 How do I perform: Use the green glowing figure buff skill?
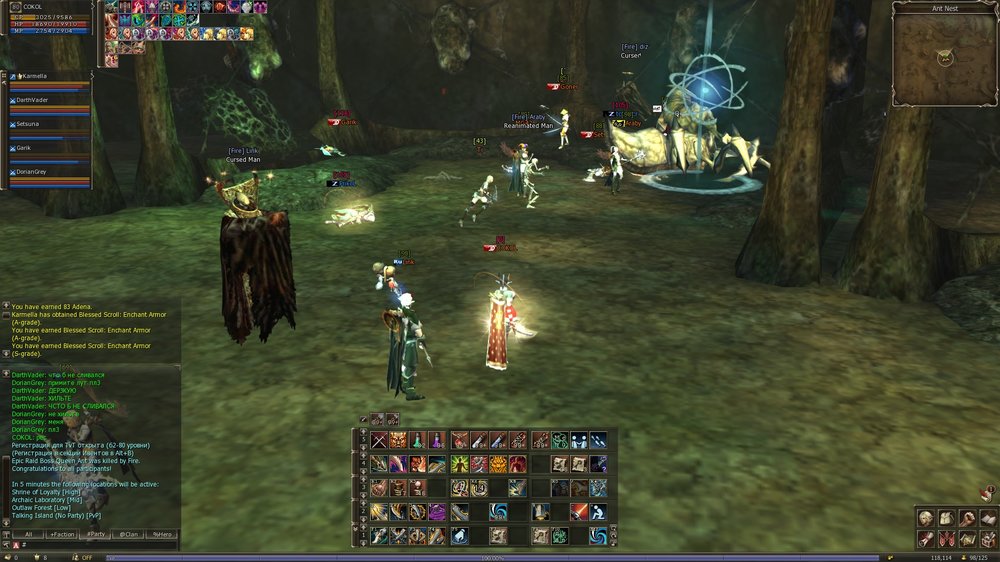(459, 464)
